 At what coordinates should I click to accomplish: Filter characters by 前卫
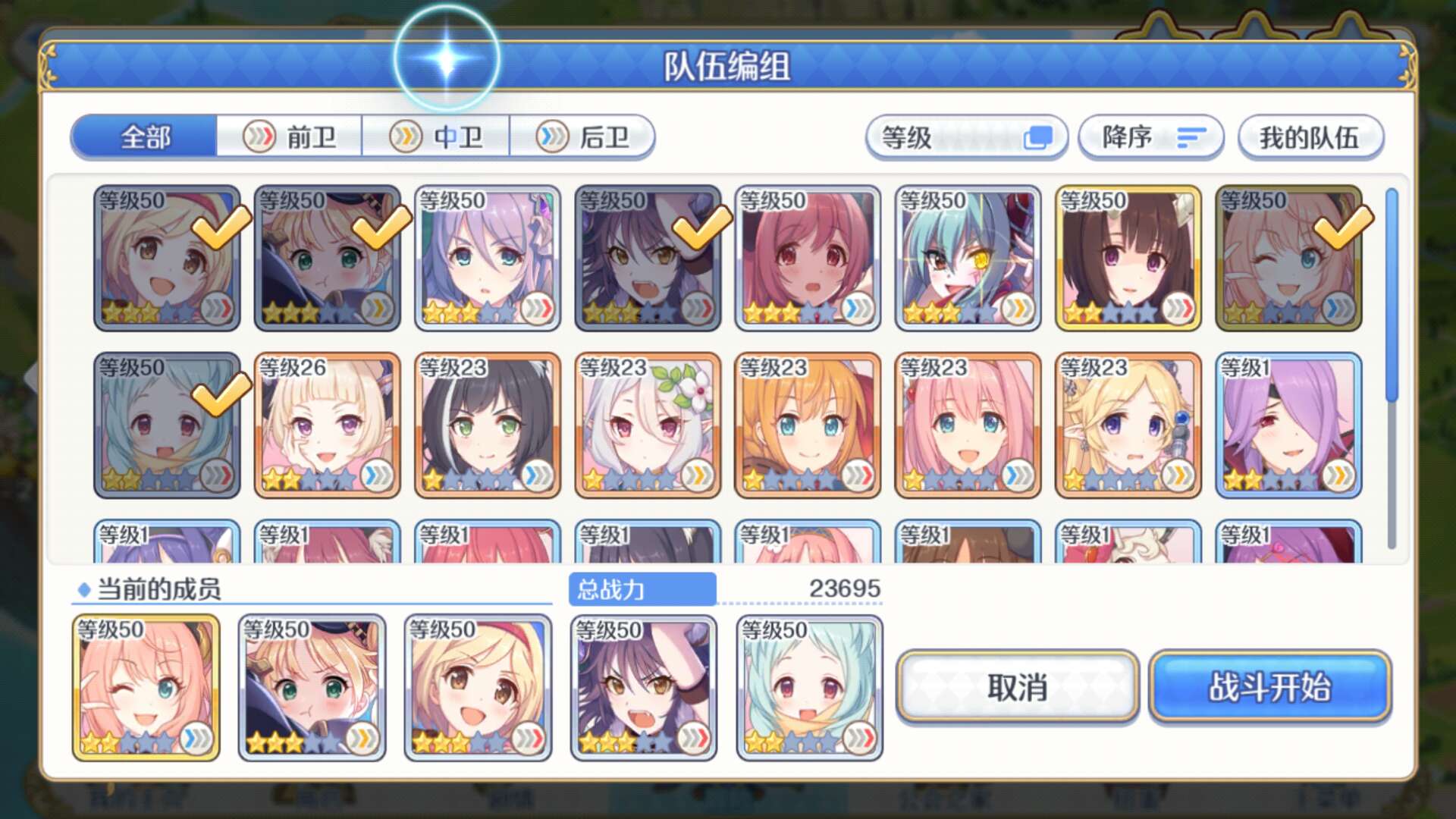[x=290, y=137]
